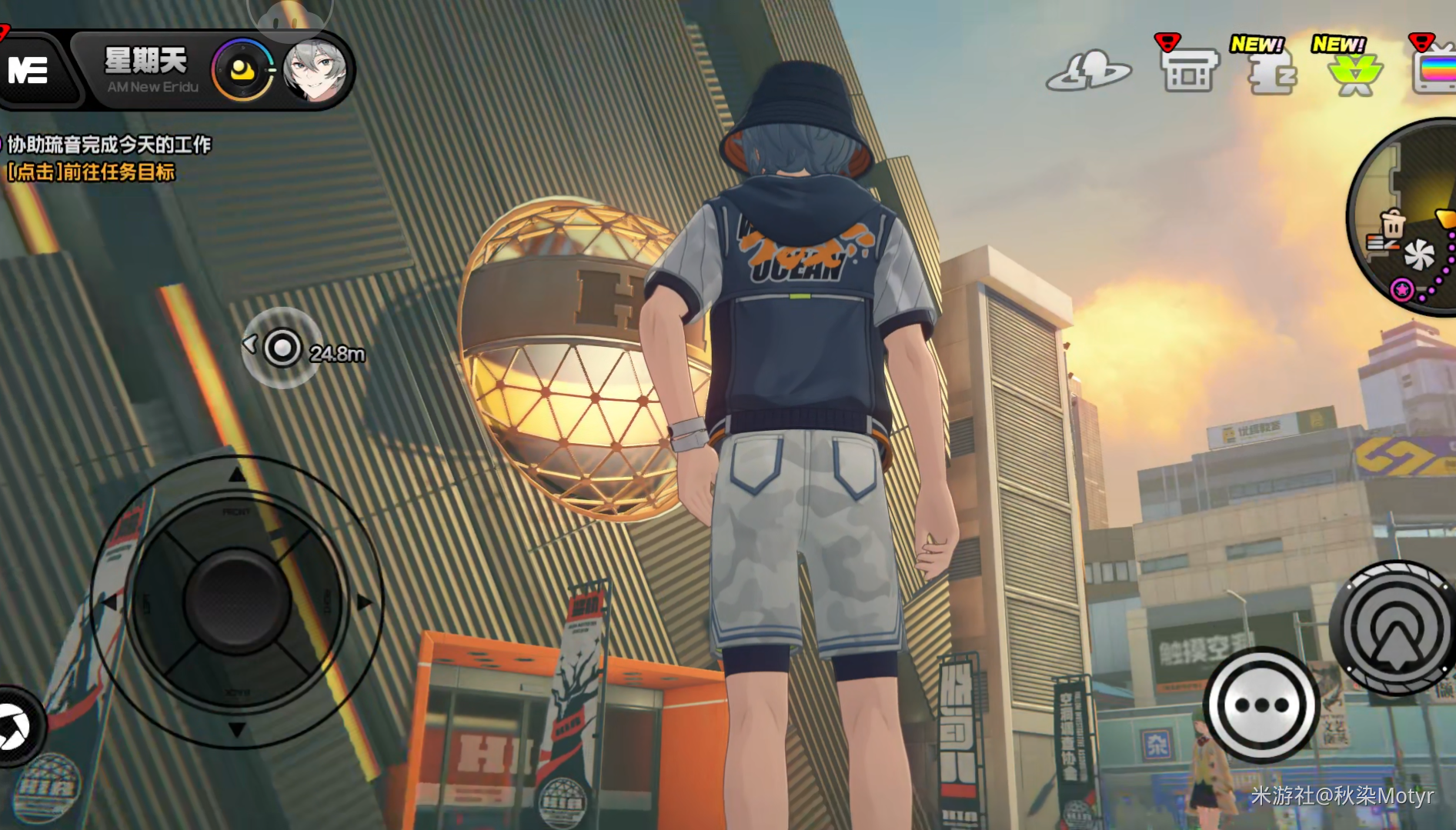1456x830 pixels.
Task: Open the green emblem icon labeled NEW
Action: point(1354,74)
